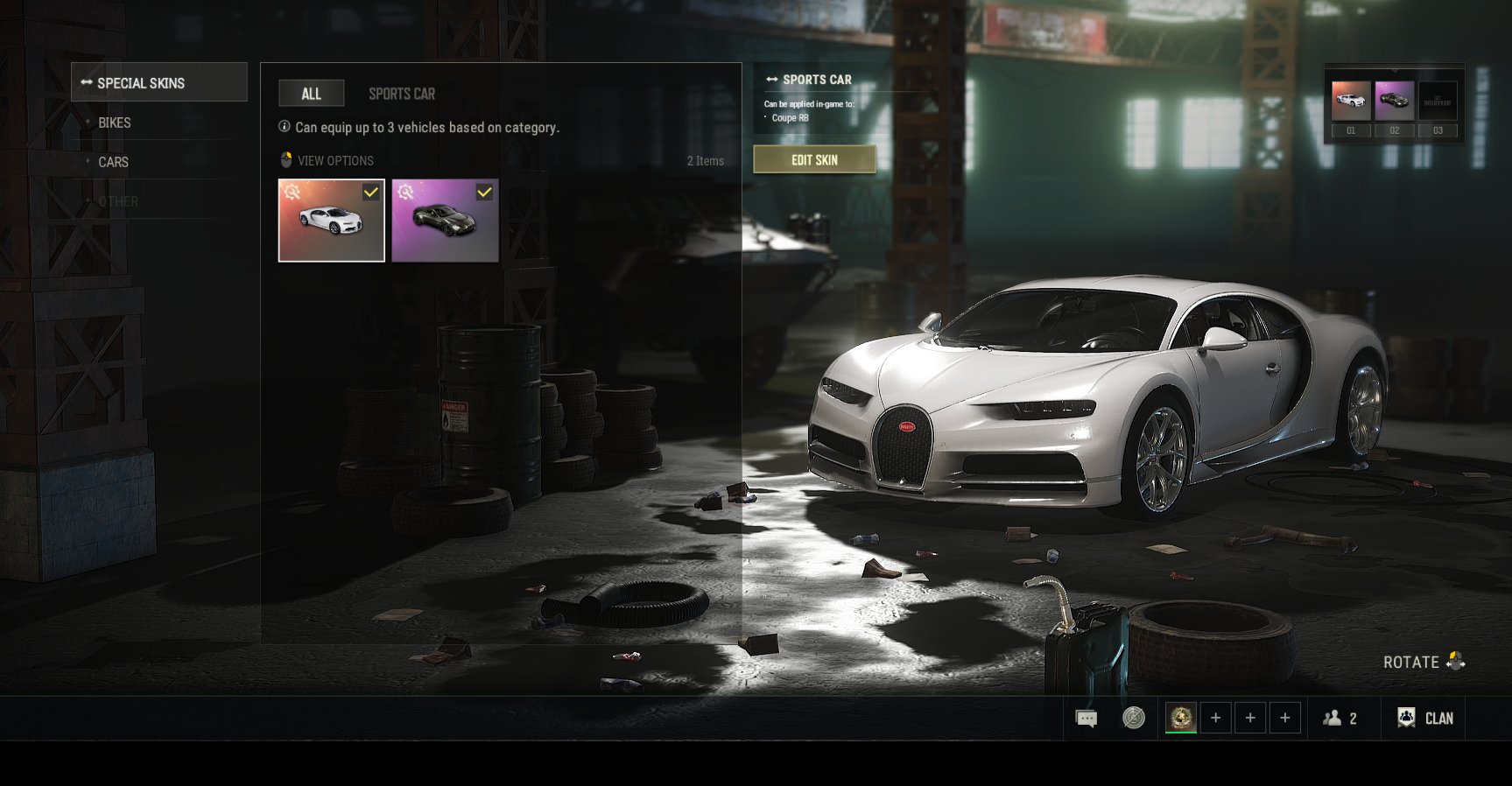Click the Edit Skin button
The height and width of the screenshot is (786, 1512).
click(814, 160)
